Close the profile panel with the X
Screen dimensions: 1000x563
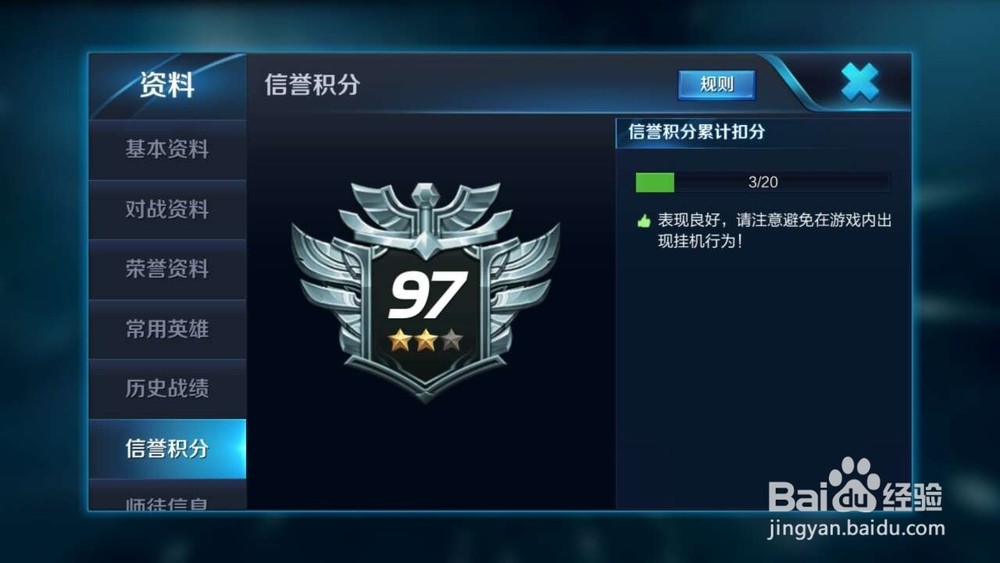859,82
